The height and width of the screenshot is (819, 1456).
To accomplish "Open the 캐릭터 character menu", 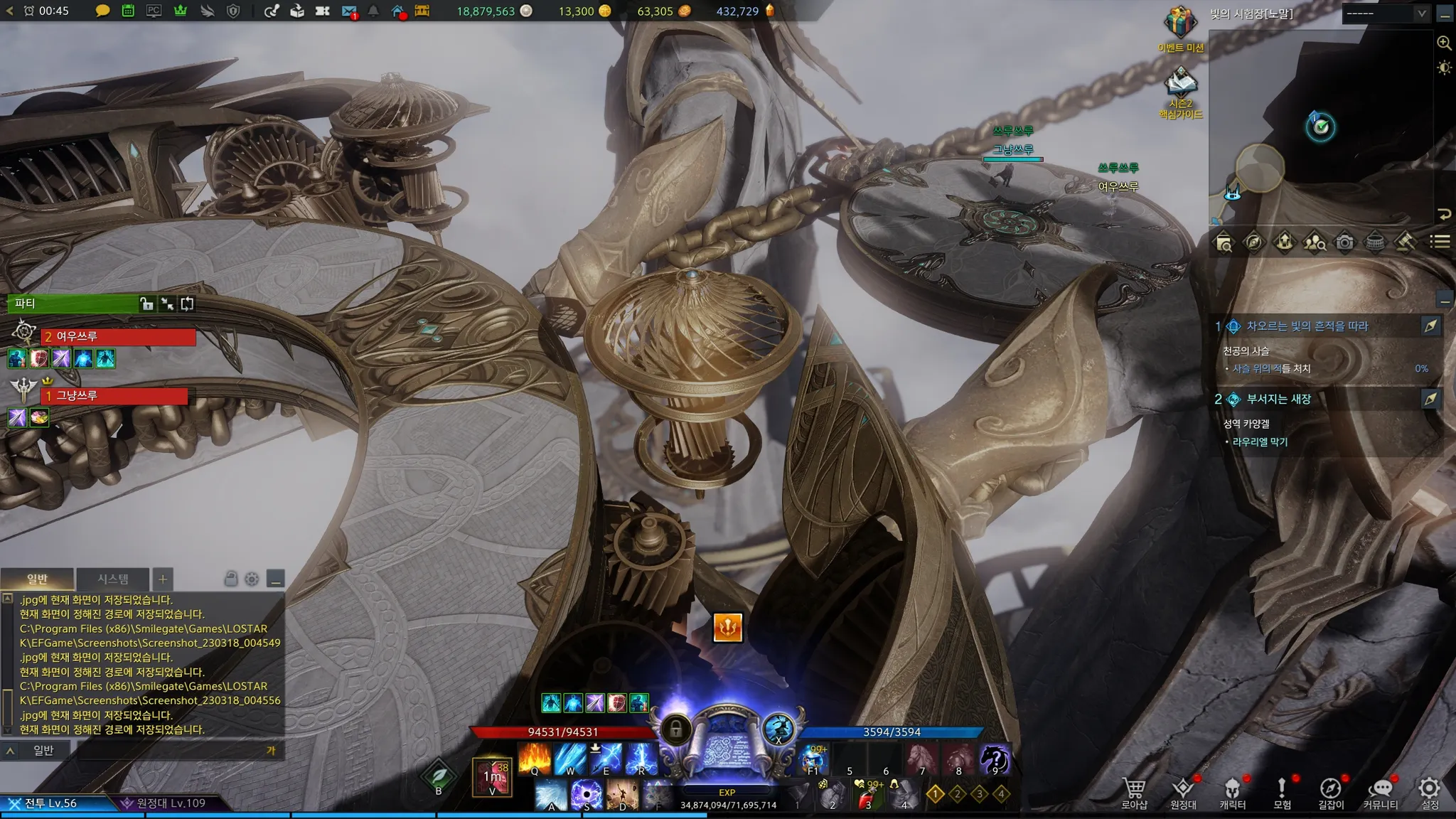I will (x=1232, y=791).
